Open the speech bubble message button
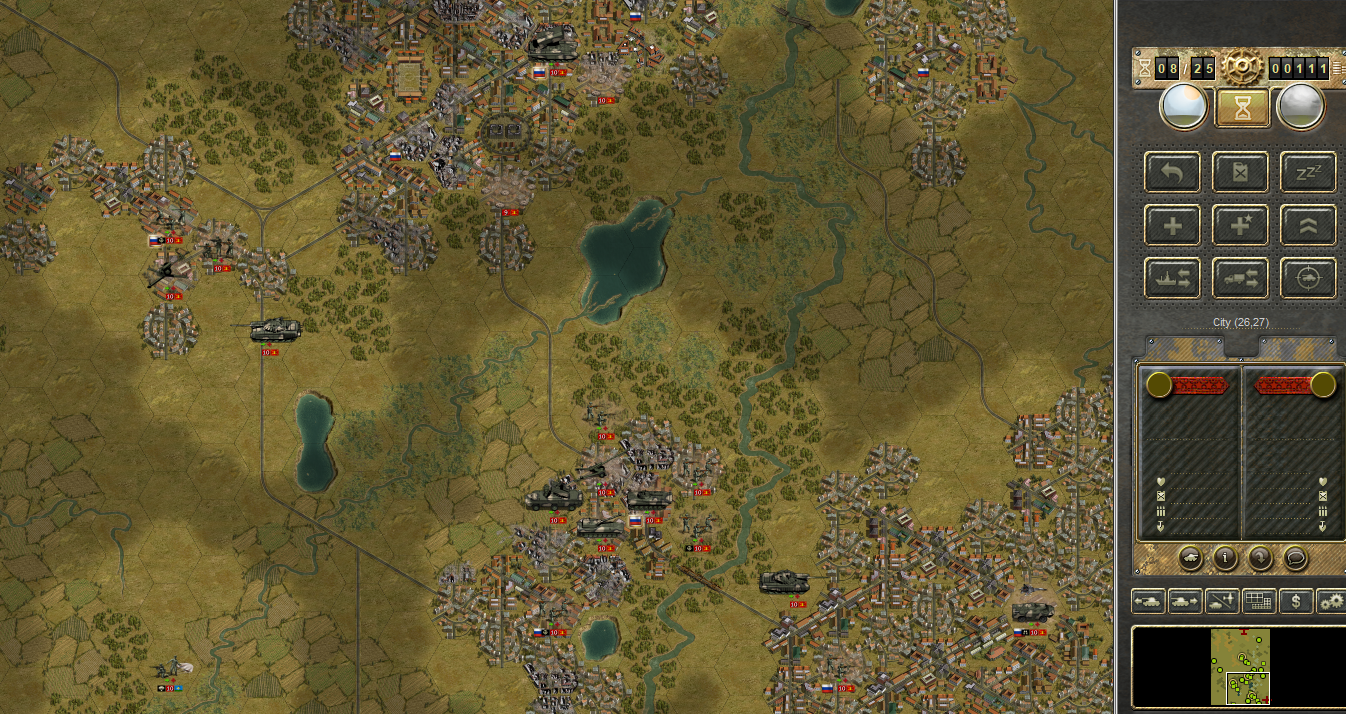1346x714 pixels. 1295,558
